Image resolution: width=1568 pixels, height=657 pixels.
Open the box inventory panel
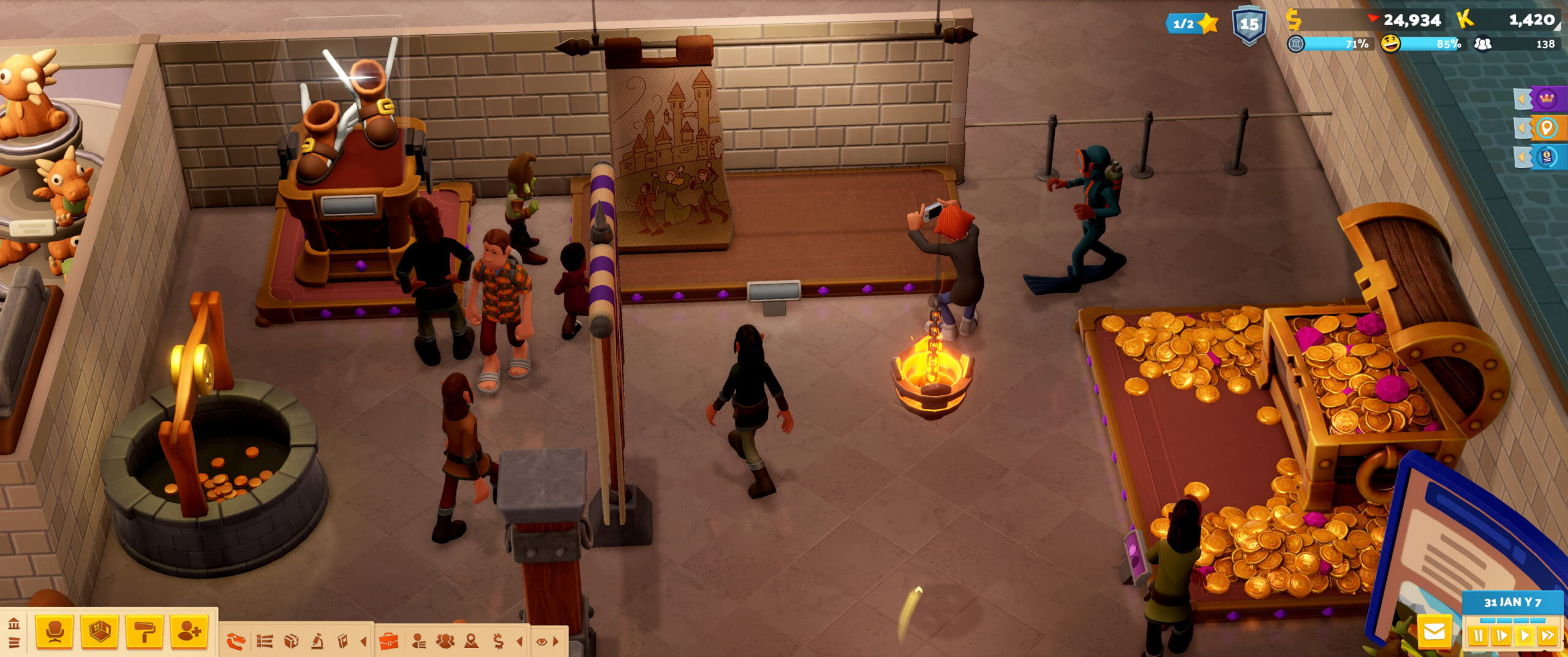292,642
